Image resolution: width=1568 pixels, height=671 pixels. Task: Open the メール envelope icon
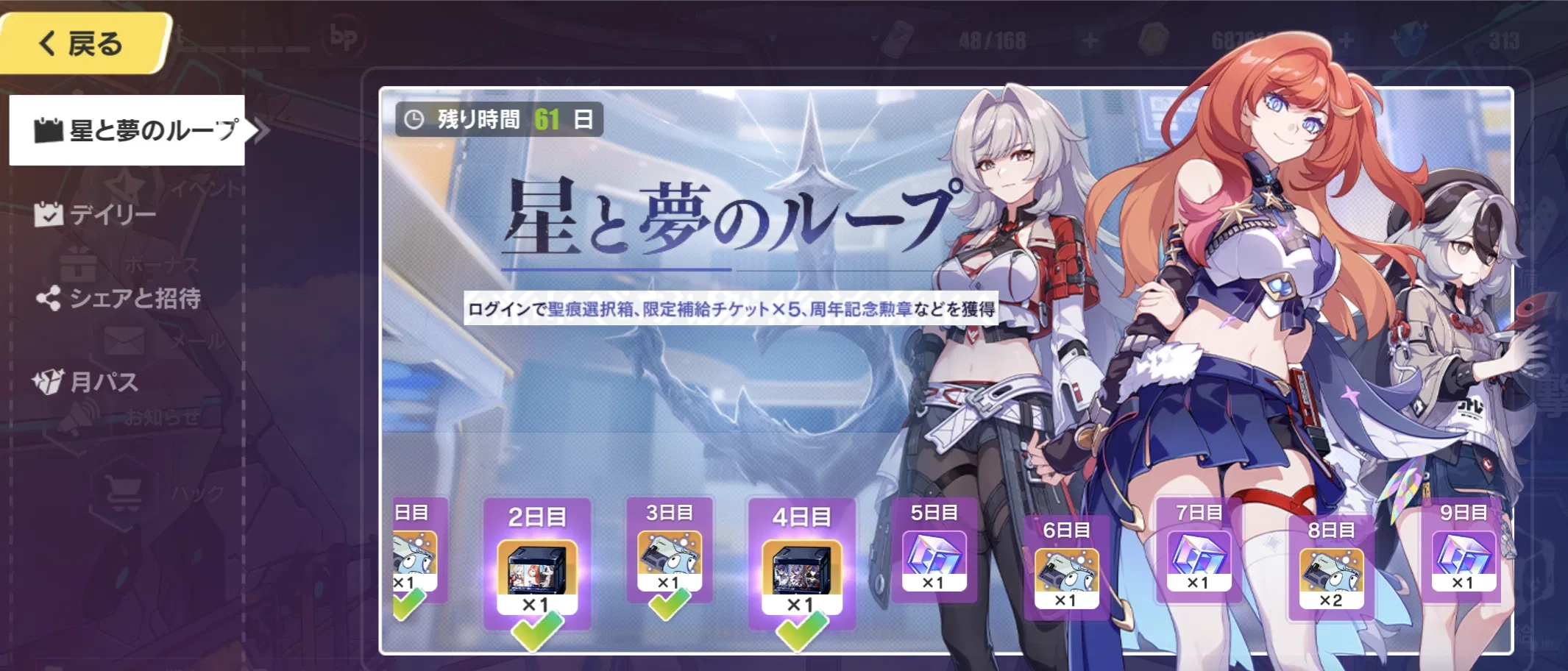(x=124, y=342)
